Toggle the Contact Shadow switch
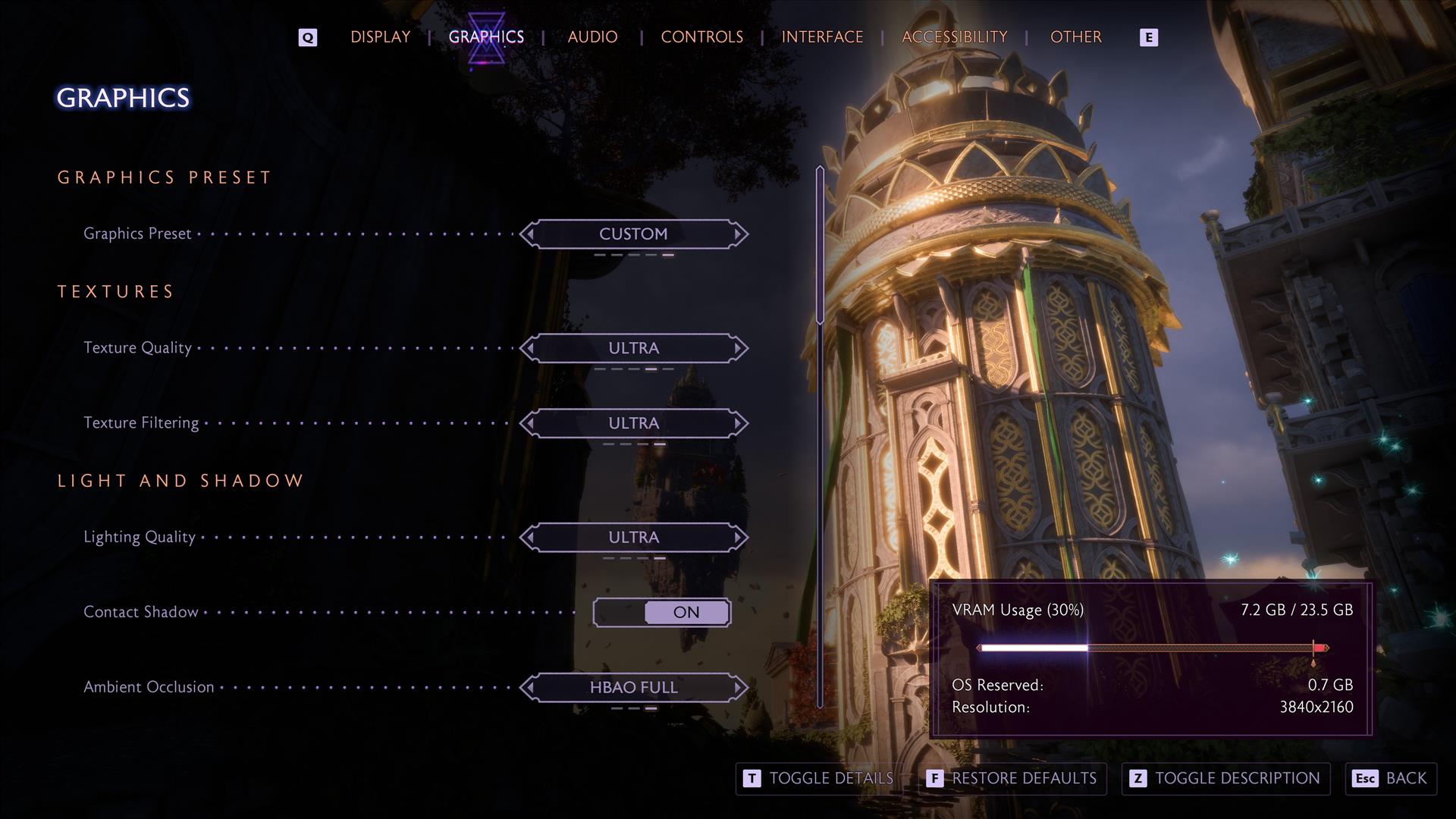The height and width of the screenshot is (819, 1456). tap(661, 613)
